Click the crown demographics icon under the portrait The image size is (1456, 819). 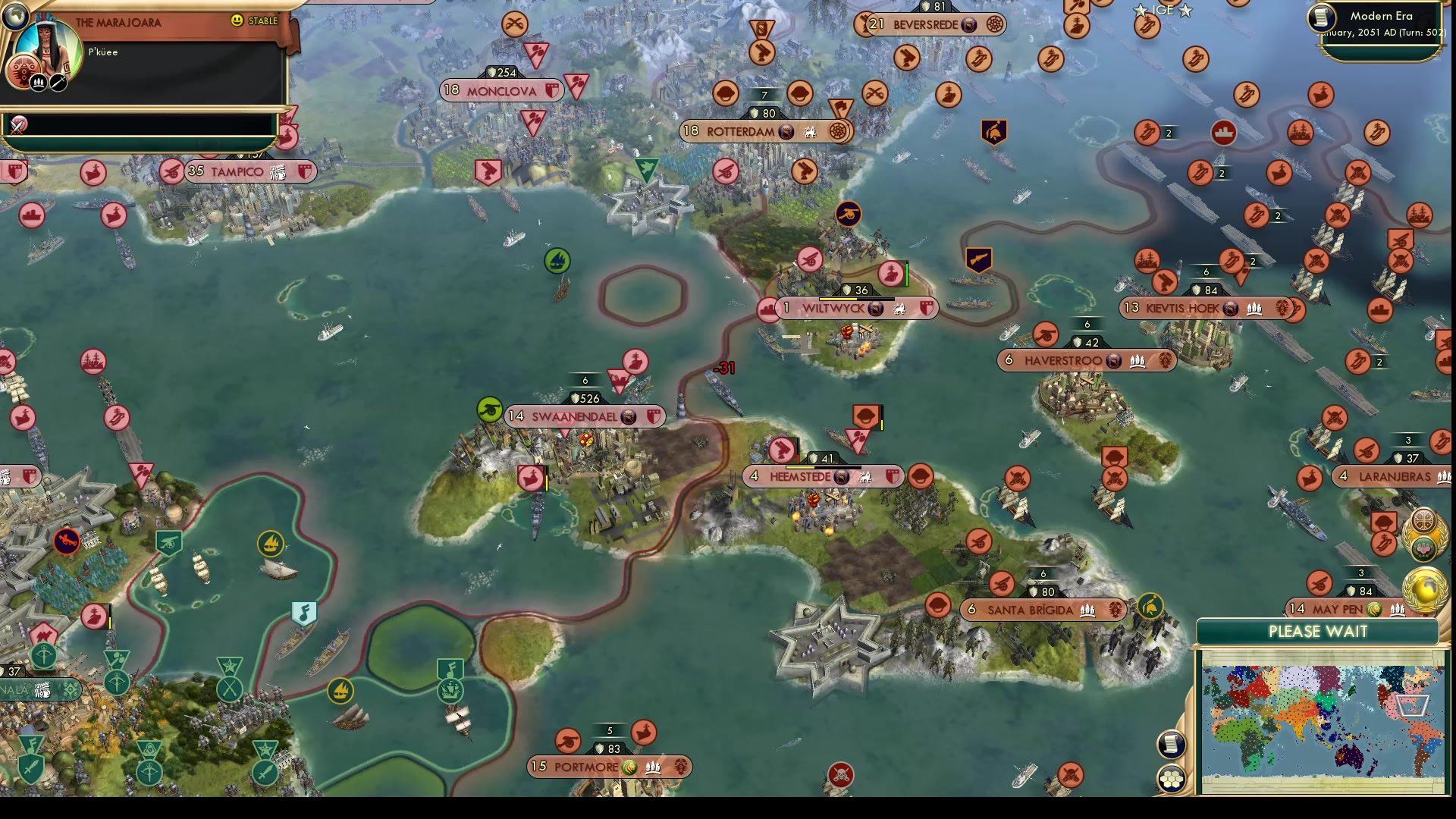click(36, 81)
